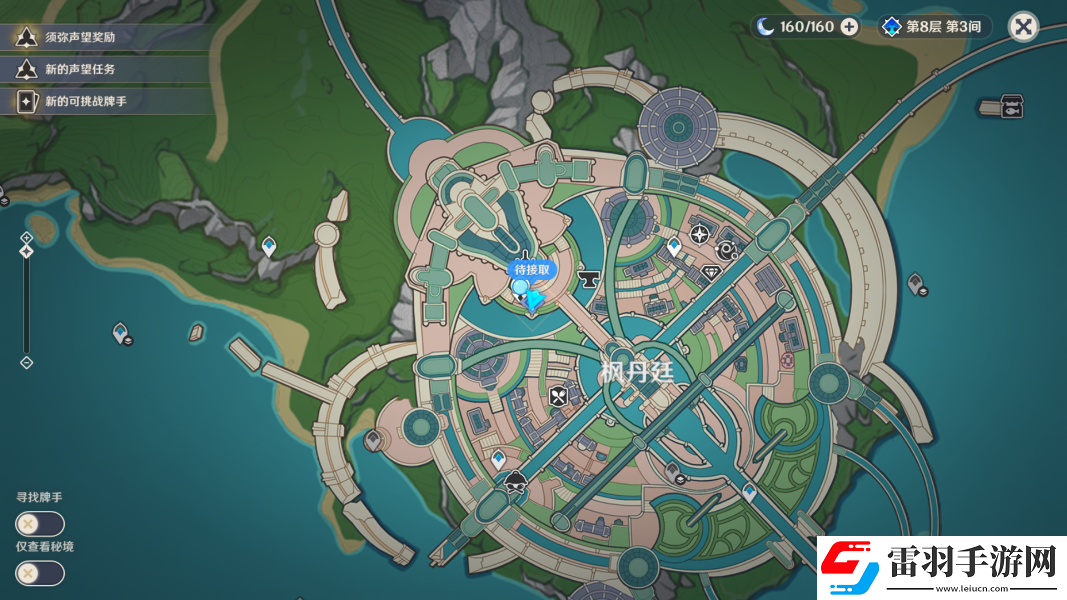
Task: Toggle the 仅查看秘境 switch
Action: [40, 573]
